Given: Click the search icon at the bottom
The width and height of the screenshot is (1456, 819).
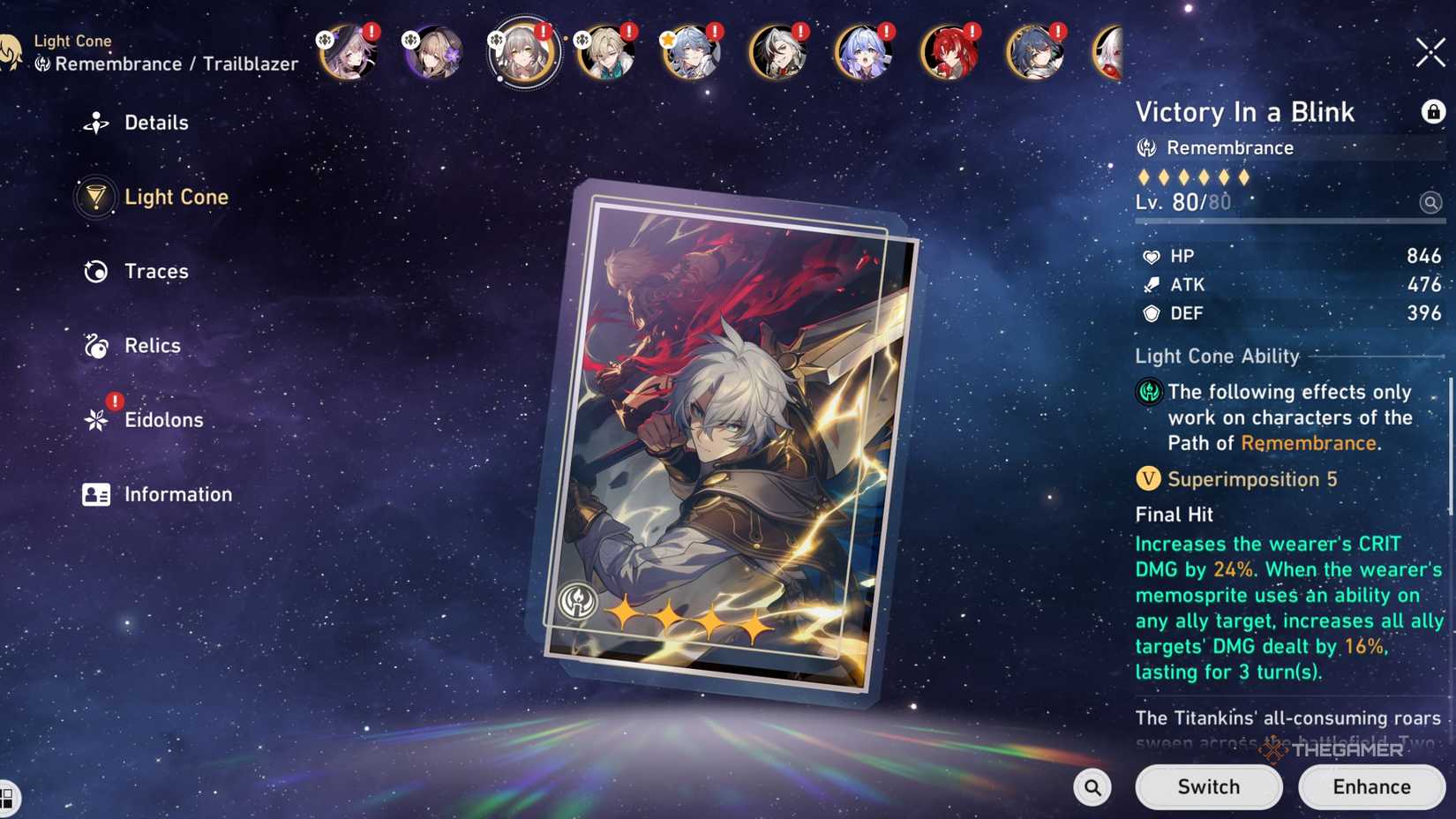Looking at the screenshot, I should point(1092,786).
